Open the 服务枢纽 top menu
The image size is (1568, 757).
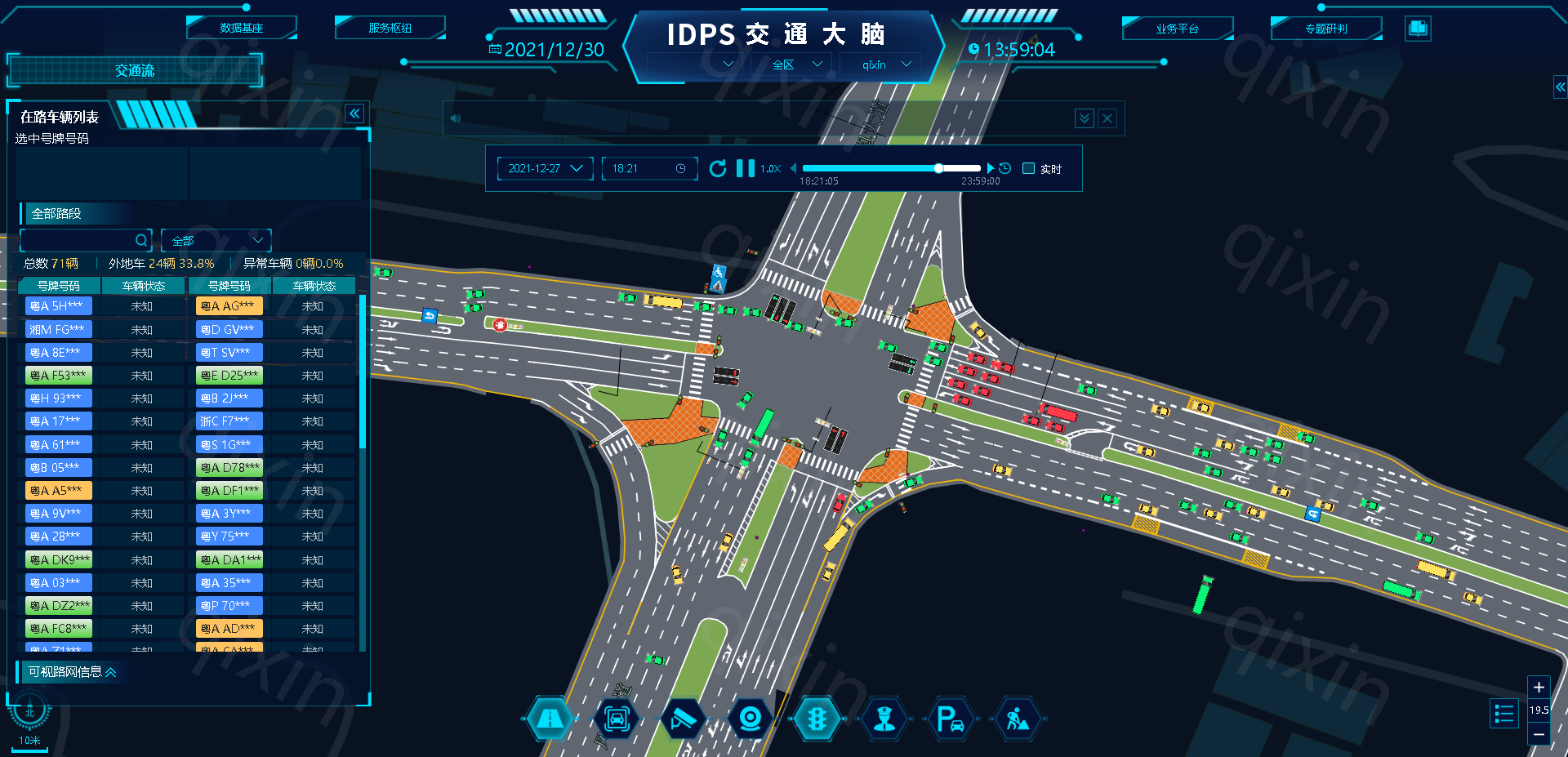click(390, 29)
